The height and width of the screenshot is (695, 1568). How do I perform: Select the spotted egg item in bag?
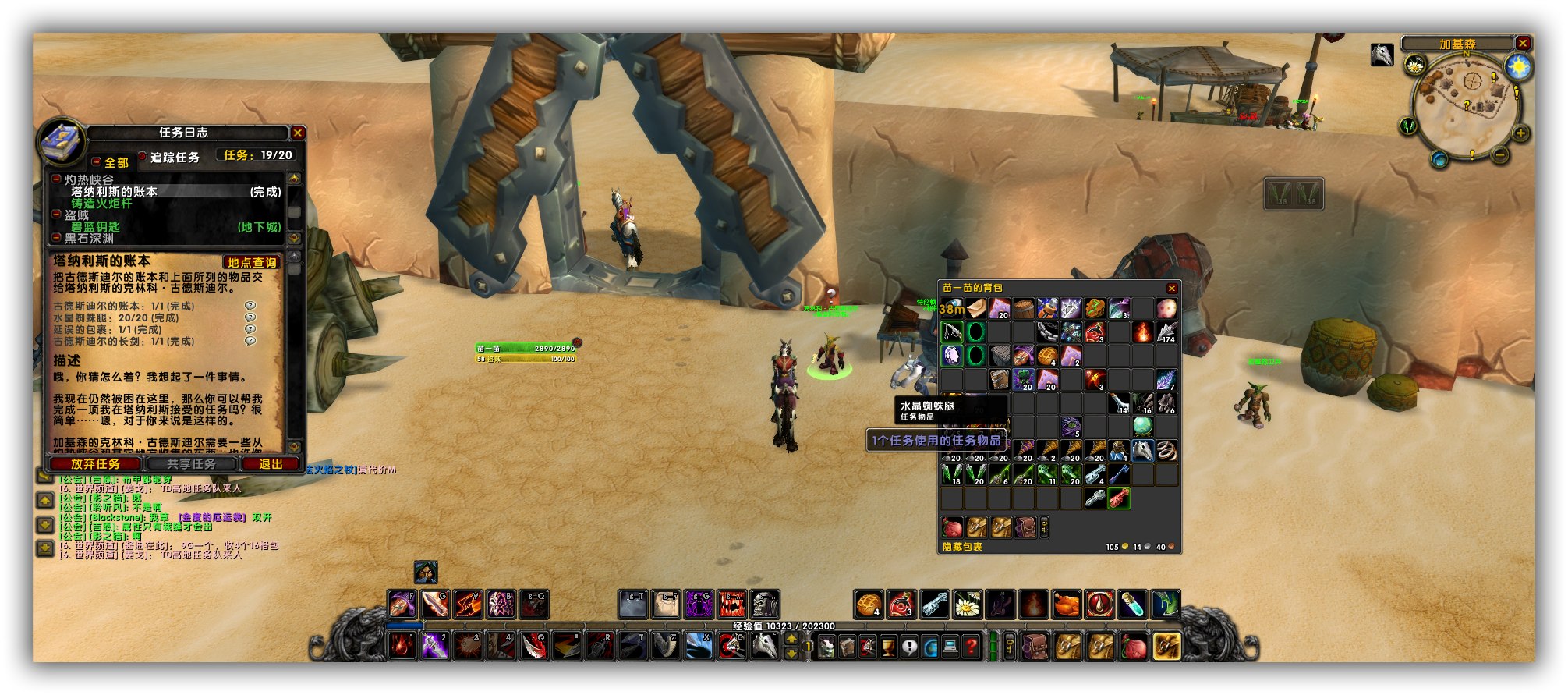[1166, 309]
